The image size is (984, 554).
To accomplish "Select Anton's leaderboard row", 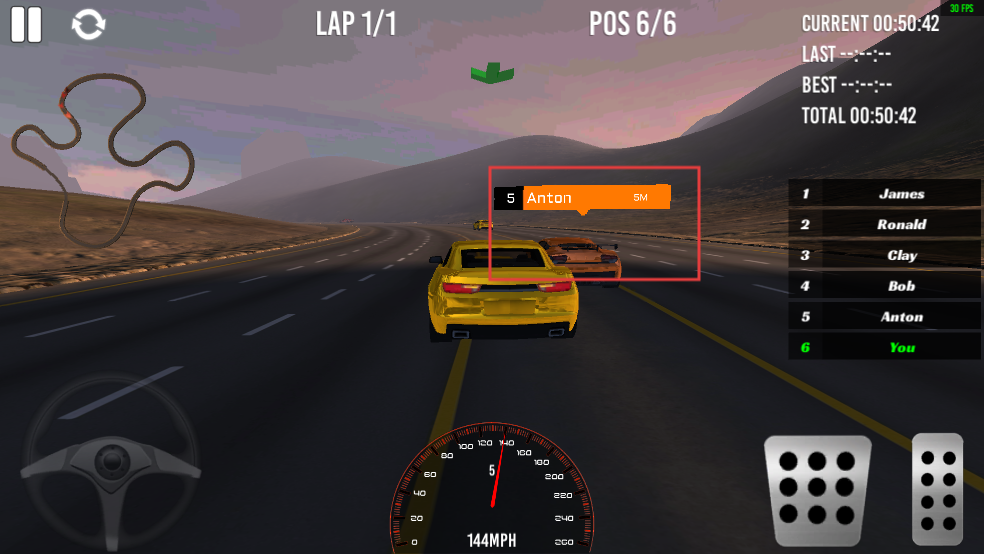I will point(884,316).
